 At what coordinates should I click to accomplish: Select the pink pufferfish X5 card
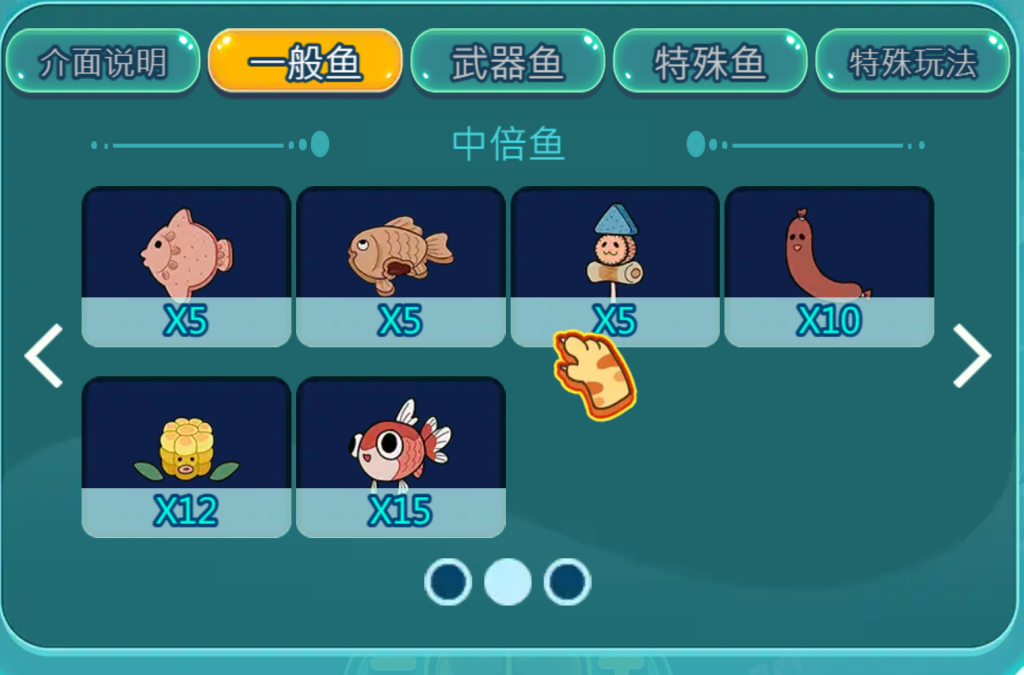click(186, 267)
